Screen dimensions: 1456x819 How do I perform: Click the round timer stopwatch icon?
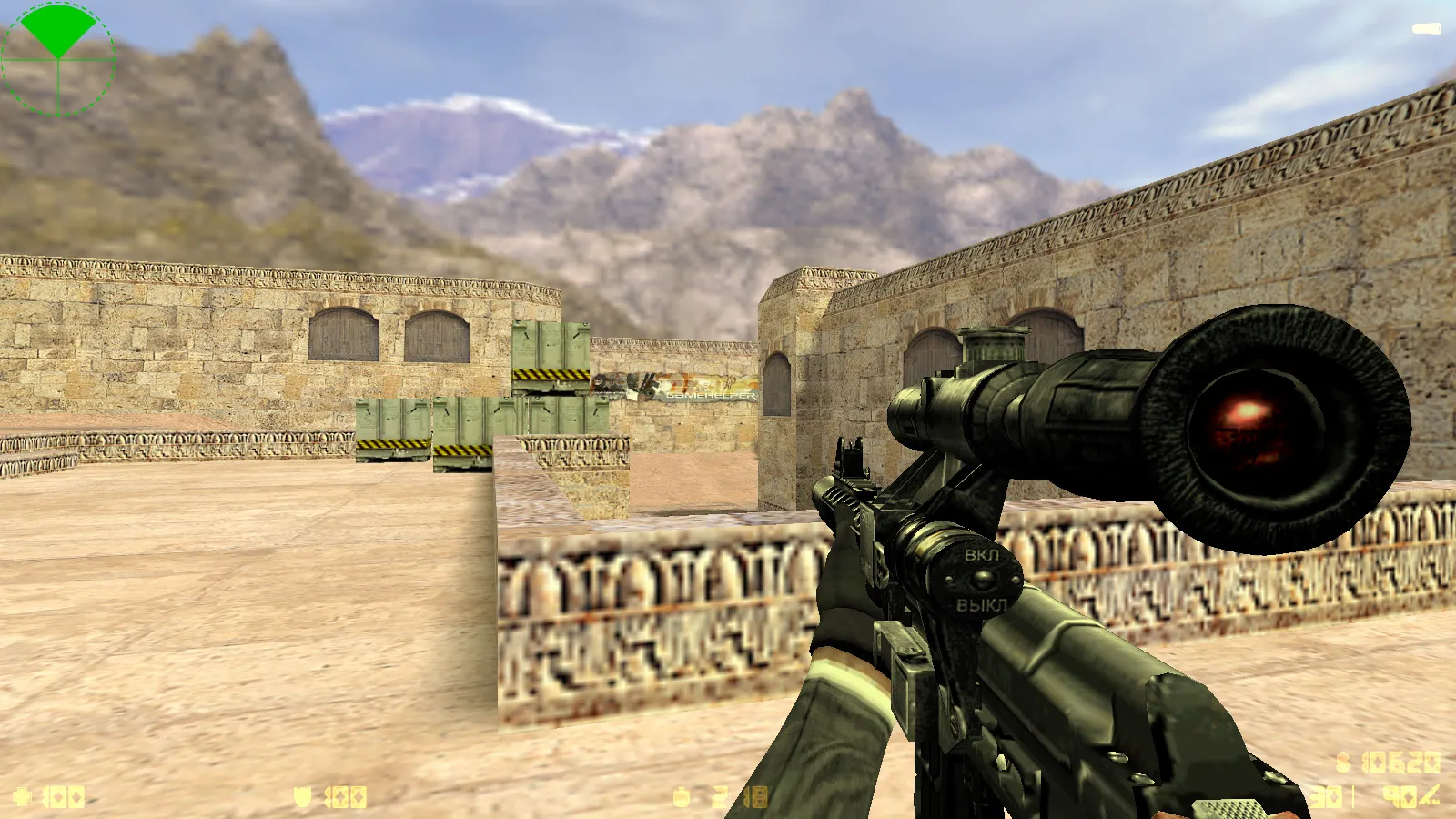[679, 795]
